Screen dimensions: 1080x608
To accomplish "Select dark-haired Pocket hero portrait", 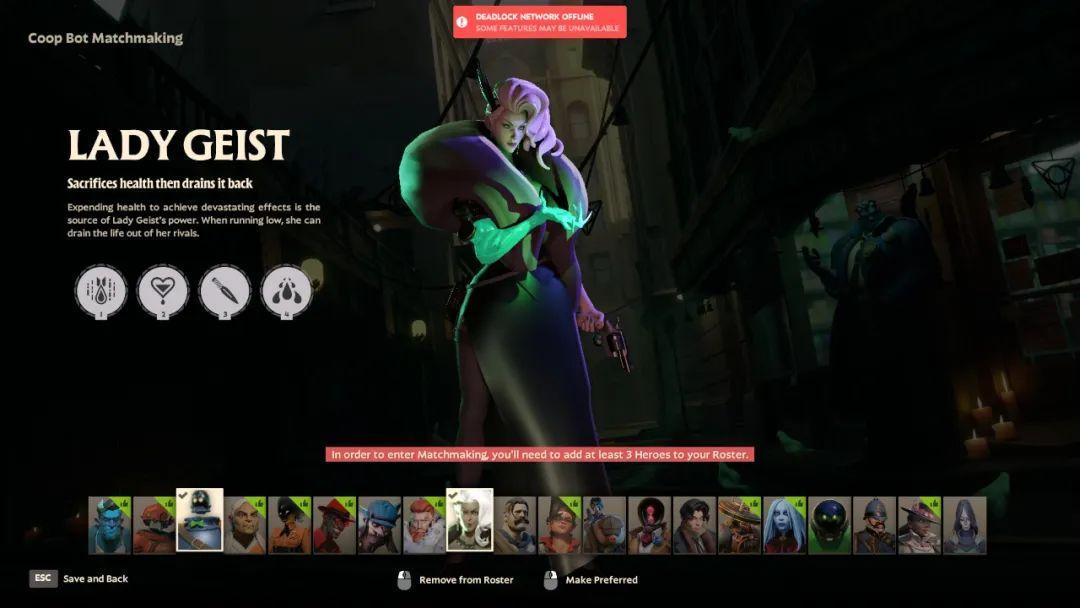I will pyautogui.click(x=694, y=525).
